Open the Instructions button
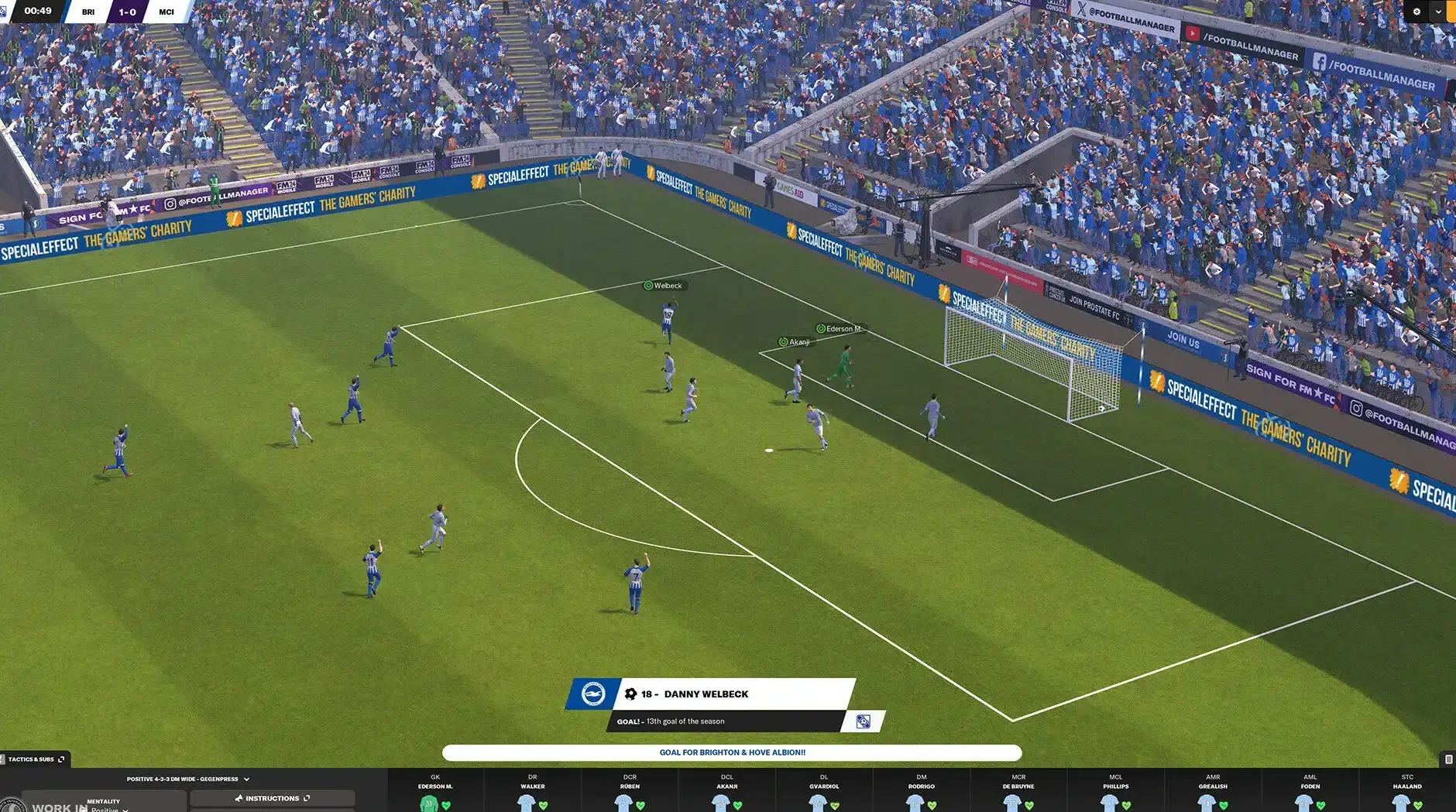 coord(272,798)
